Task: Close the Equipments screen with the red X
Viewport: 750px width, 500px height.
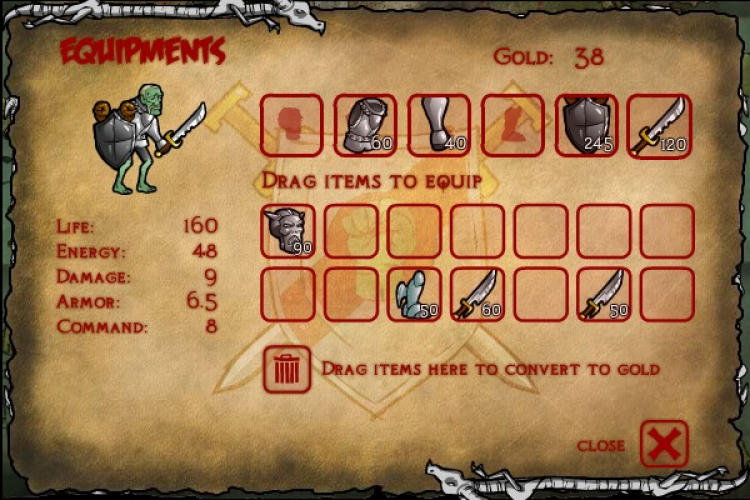Action: click(664, 443)
